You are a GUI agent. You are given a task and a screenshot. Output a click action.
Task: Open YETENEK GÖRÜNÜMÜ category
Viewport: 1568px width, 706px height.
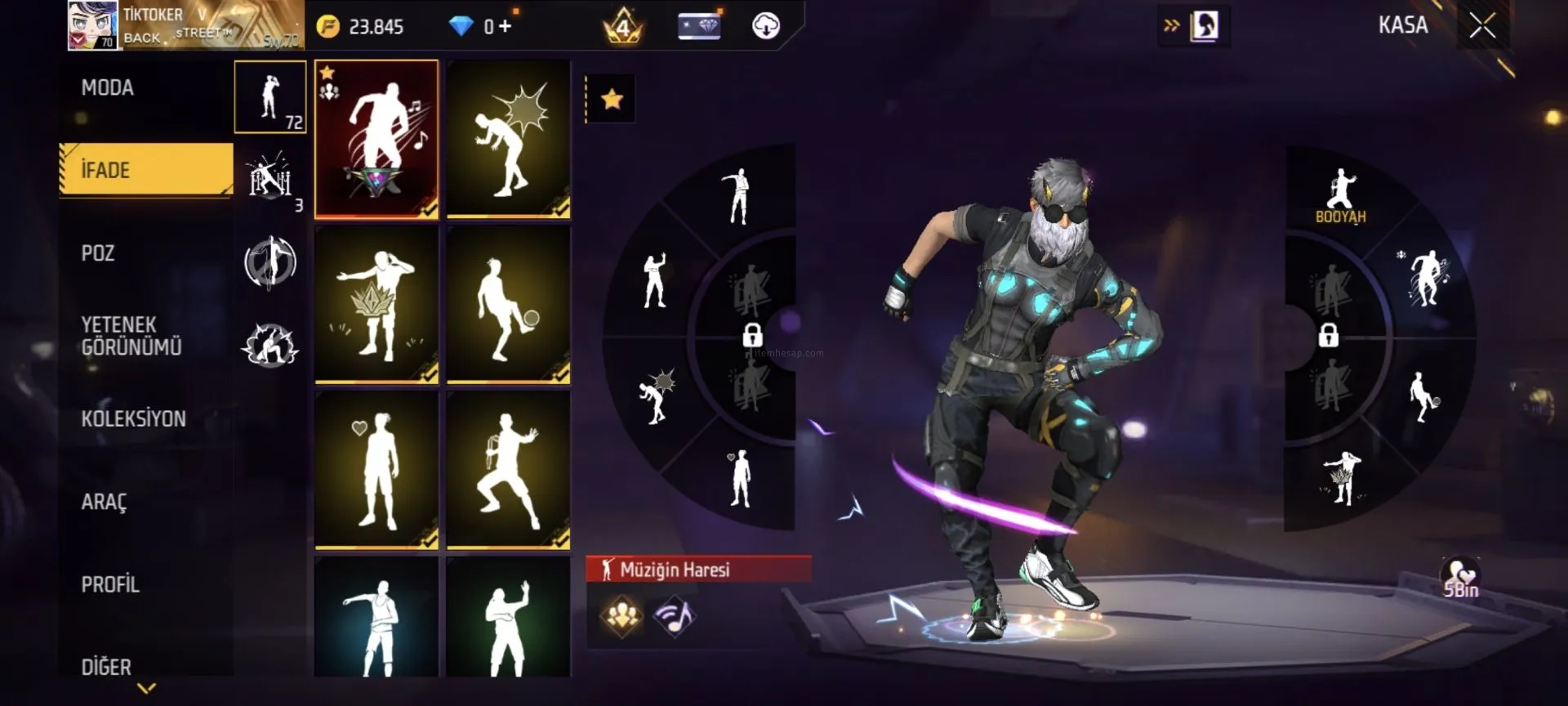pos(131,336)
